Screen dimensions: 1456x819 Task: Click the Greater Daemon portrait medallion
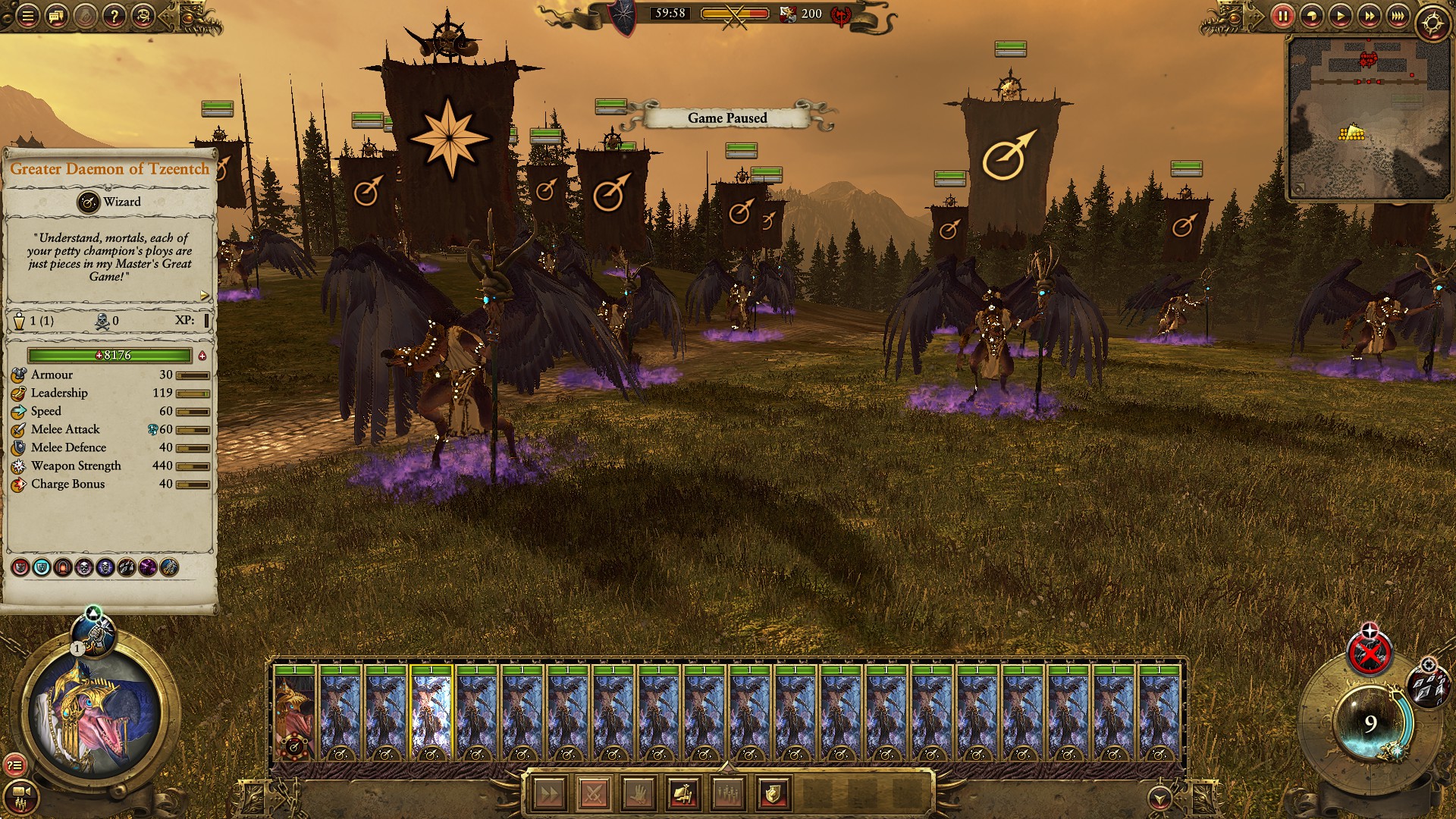[95, 713]
